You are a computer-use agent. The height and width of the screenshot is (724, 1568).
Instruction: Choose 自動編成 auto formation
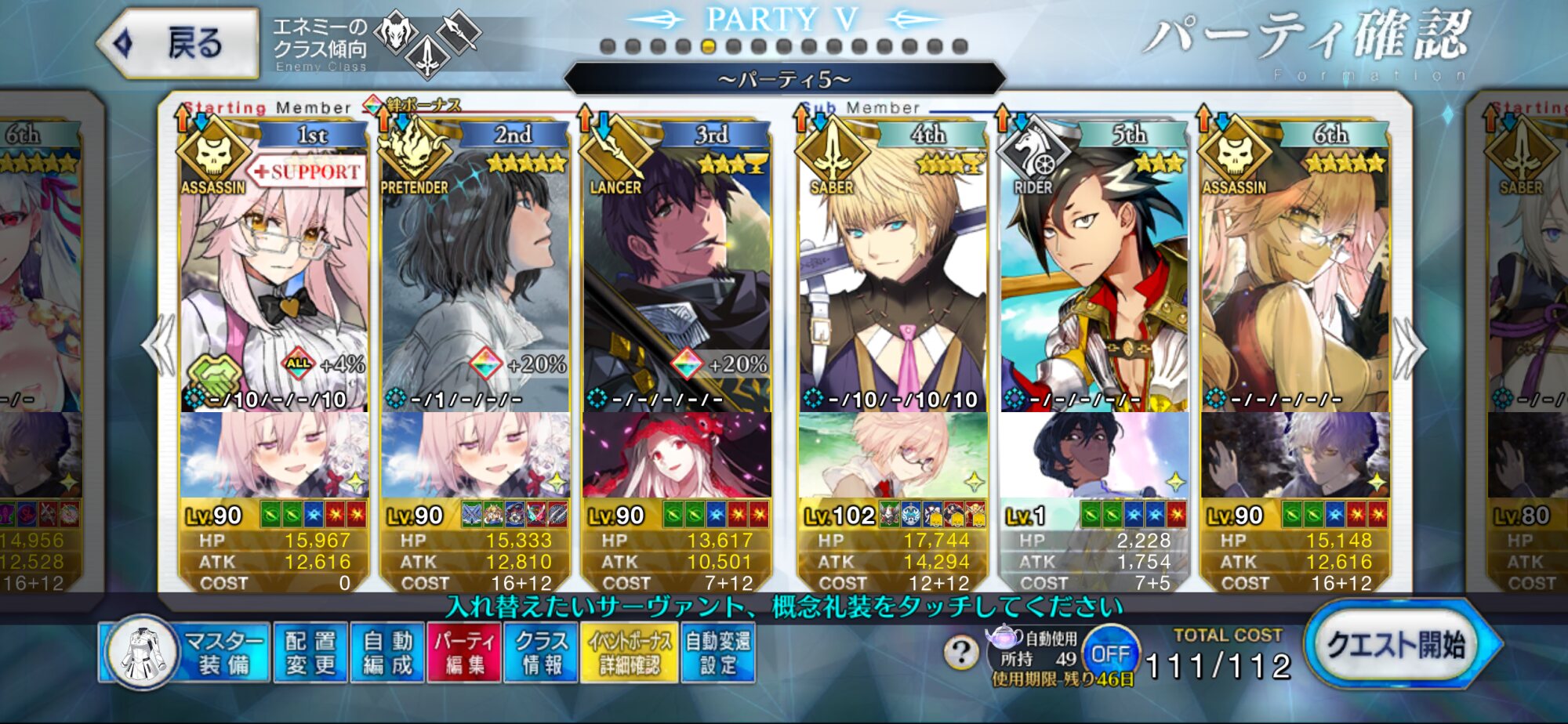pos(387,653)
